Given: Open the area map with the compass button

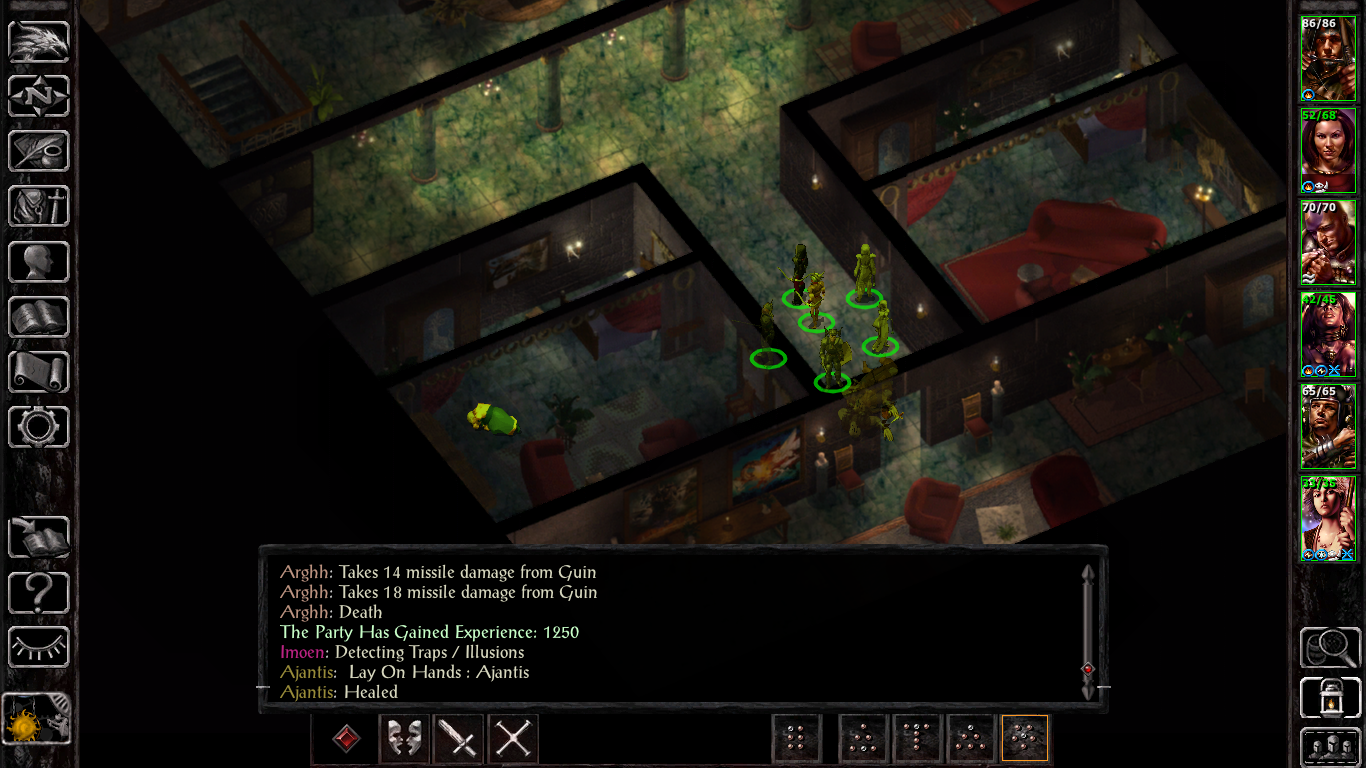Looking at the screenshot, I should (x=39, y=96).
